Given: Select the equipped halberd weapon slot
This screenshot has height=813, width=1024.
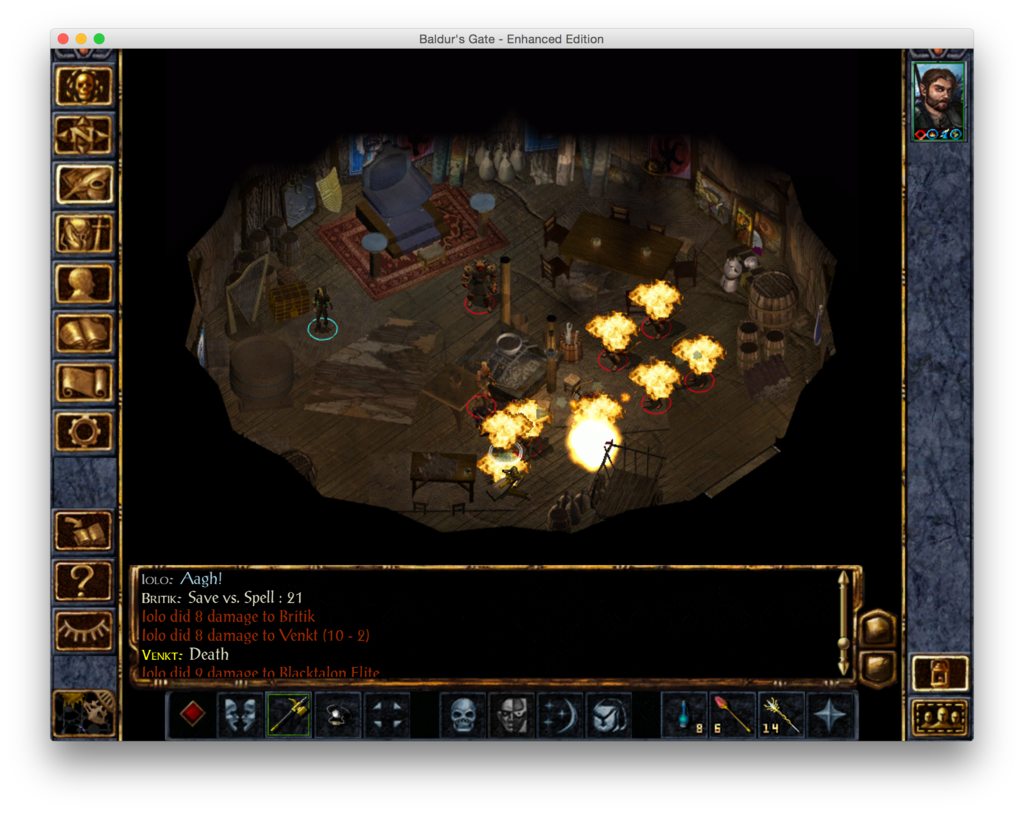Looking at the screenshot, I should tap(289, 714).
